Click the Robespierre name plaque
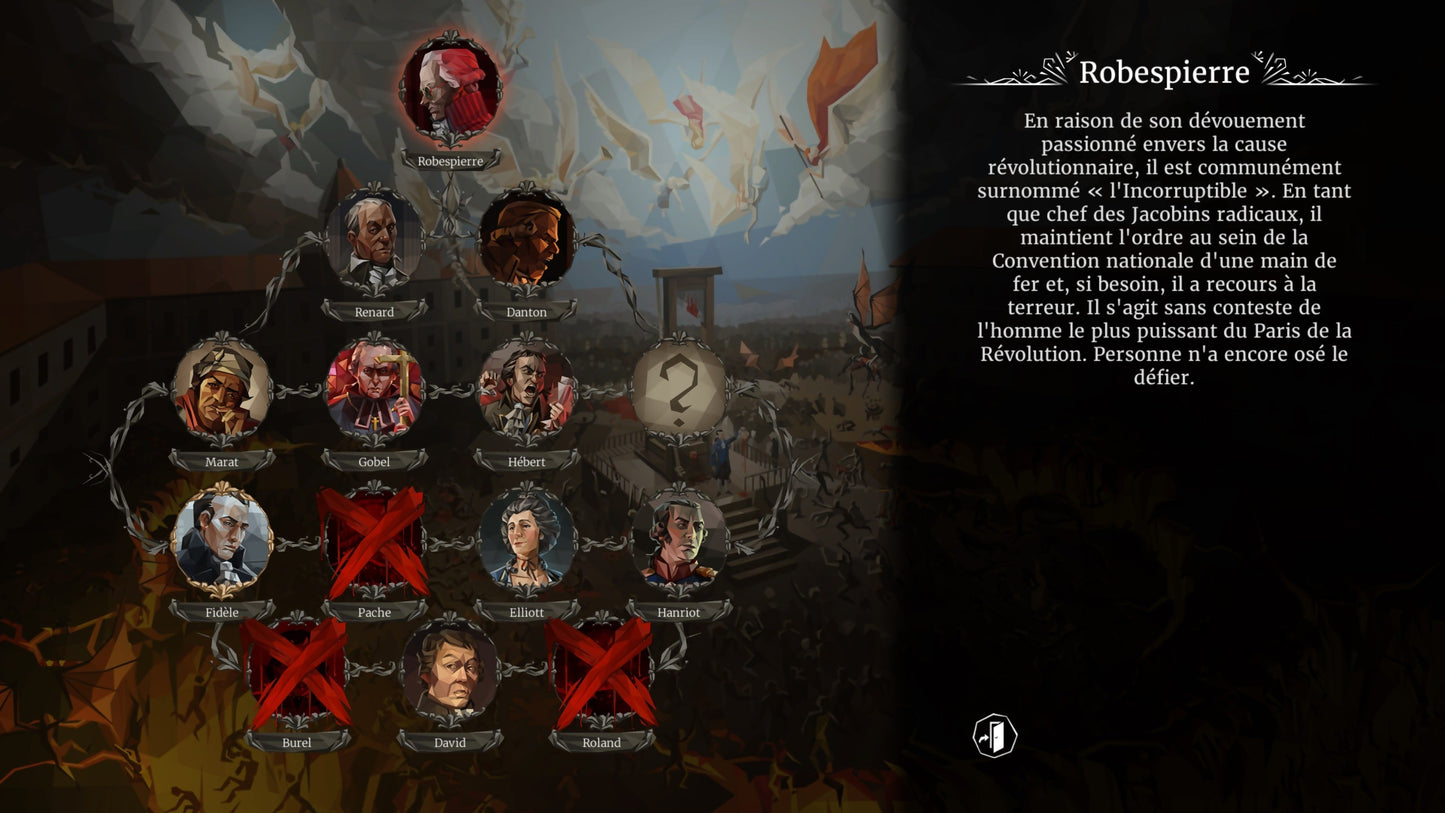The image size is (1445, 813). (452, 160)
